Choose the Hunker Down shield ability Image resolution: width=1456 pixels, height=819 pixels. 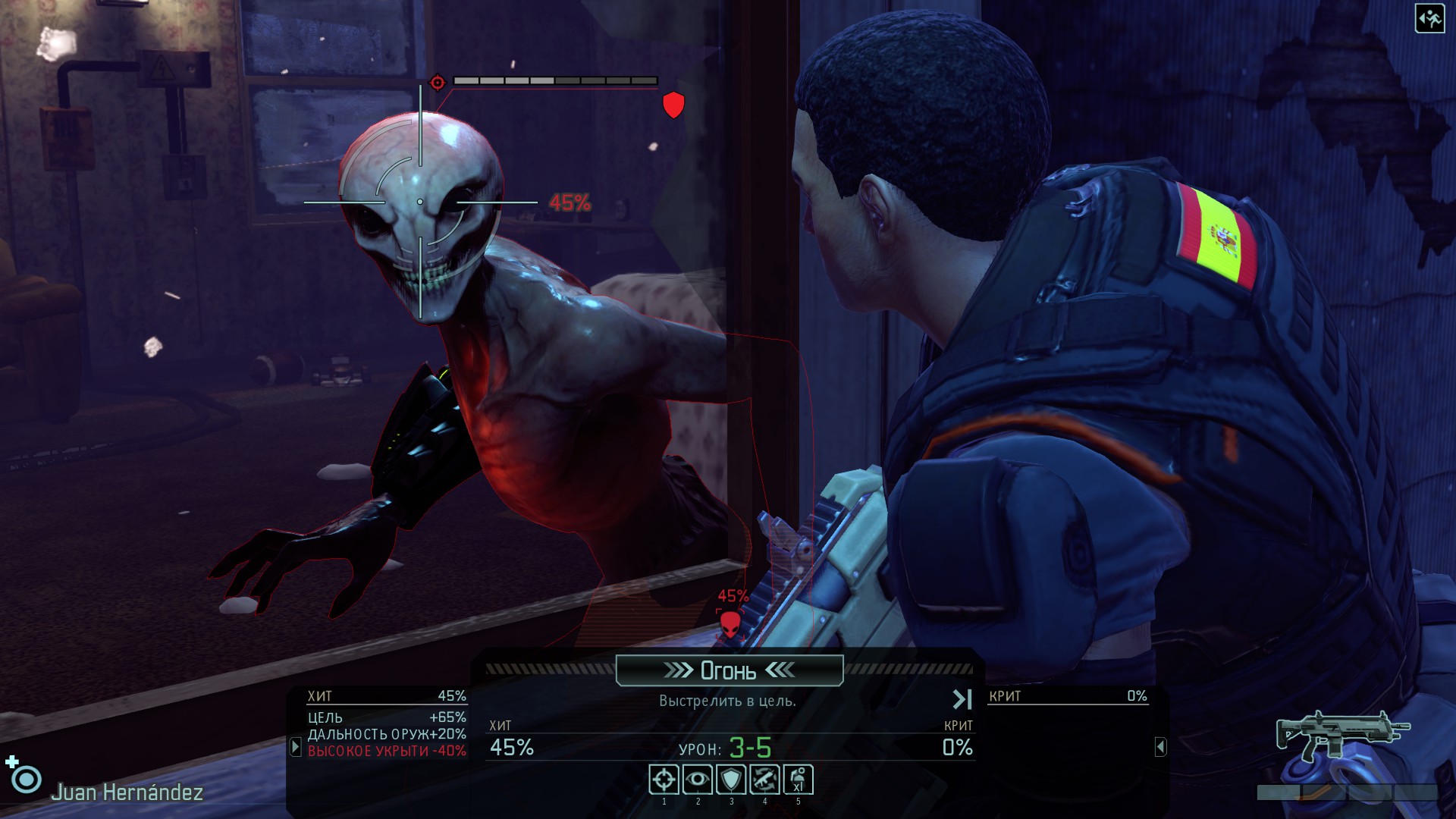click(x=730, y=780)
